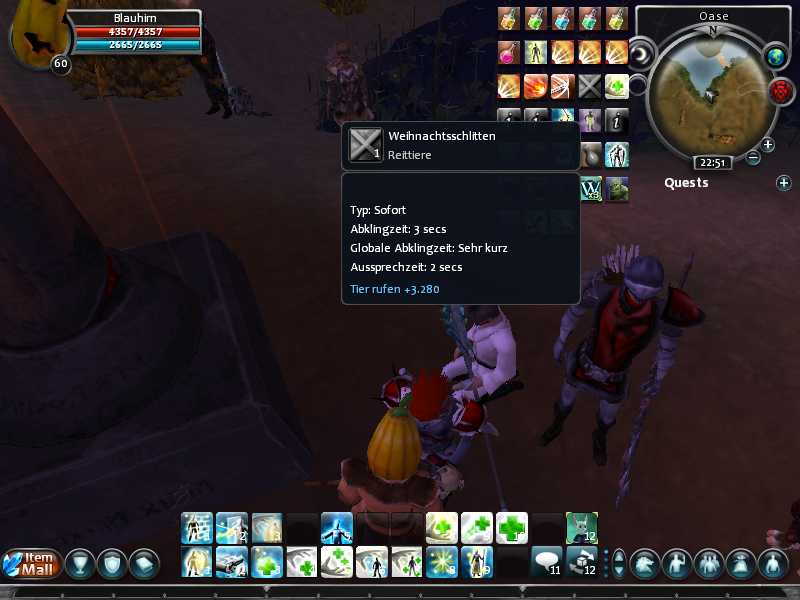
Task: Select the green ogre face icon
Action: 618,188
